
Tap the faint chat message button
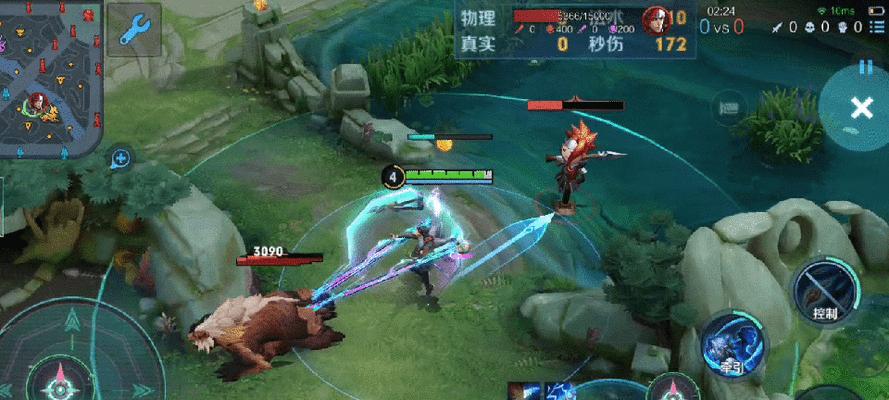pos(729,107)
